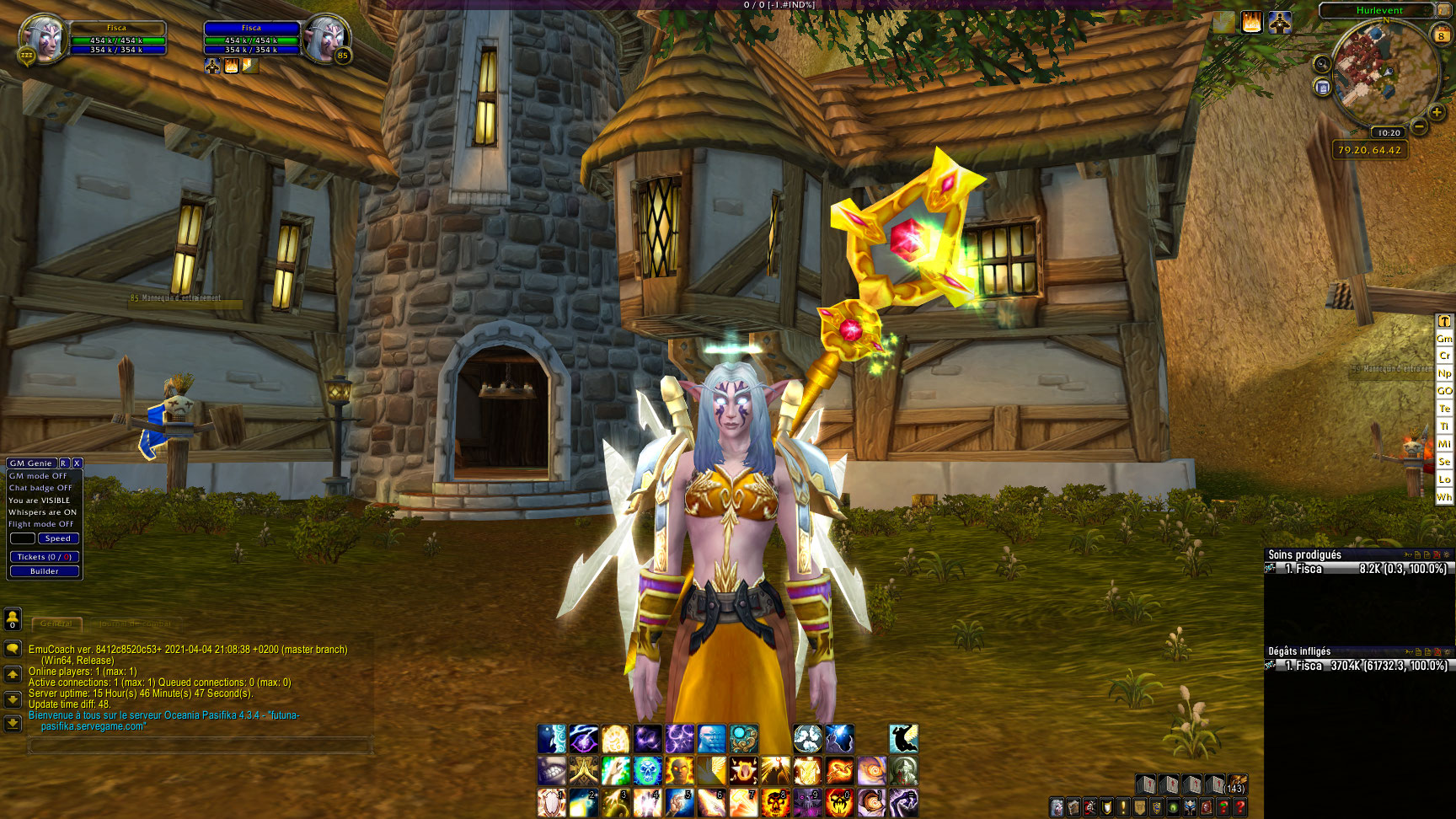Zoom in the minimap
Screen dimensions: 1456x819
[x=1437, y=112]
